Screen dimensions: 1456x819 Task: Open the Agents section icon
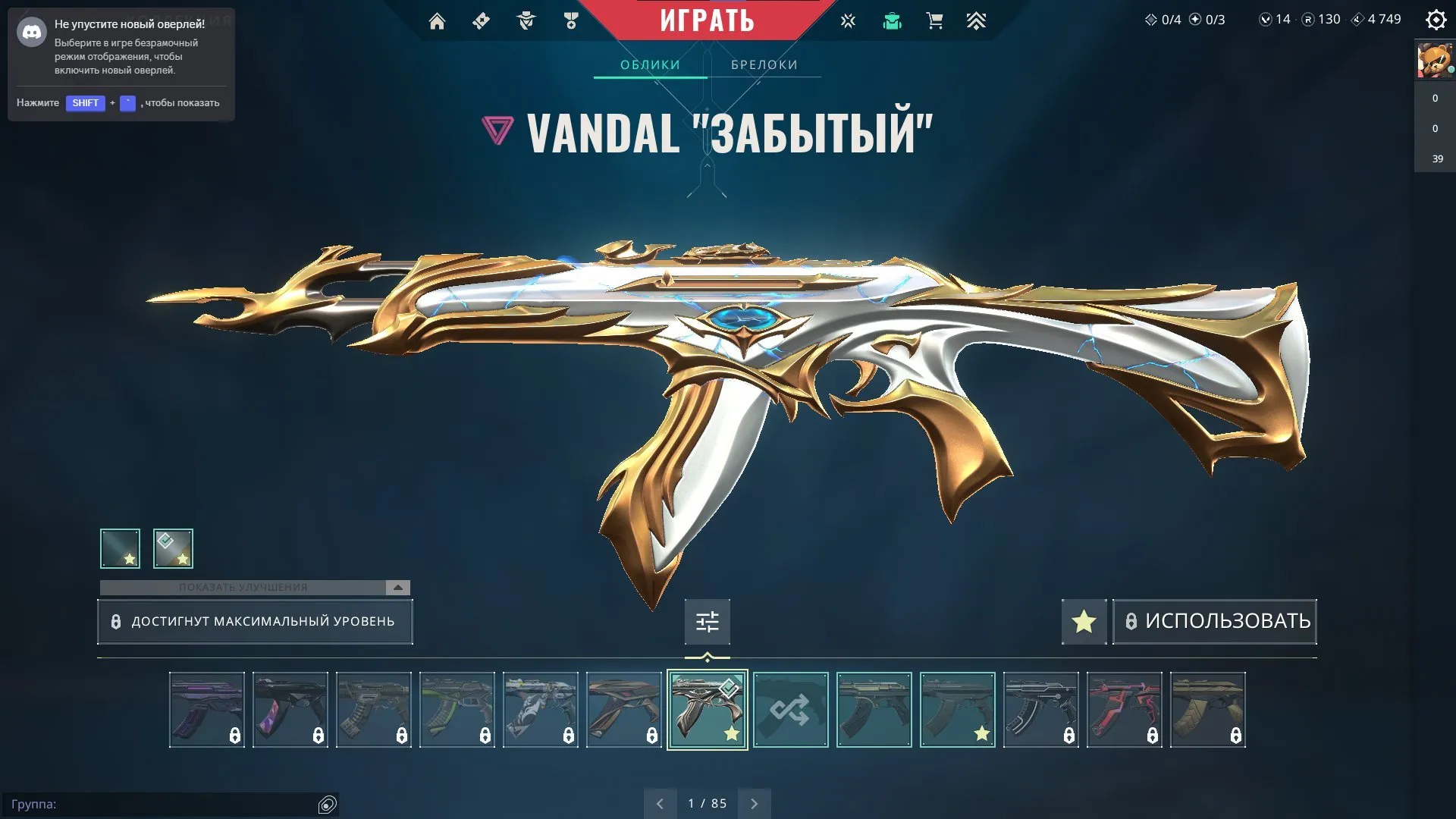(526, 20)
